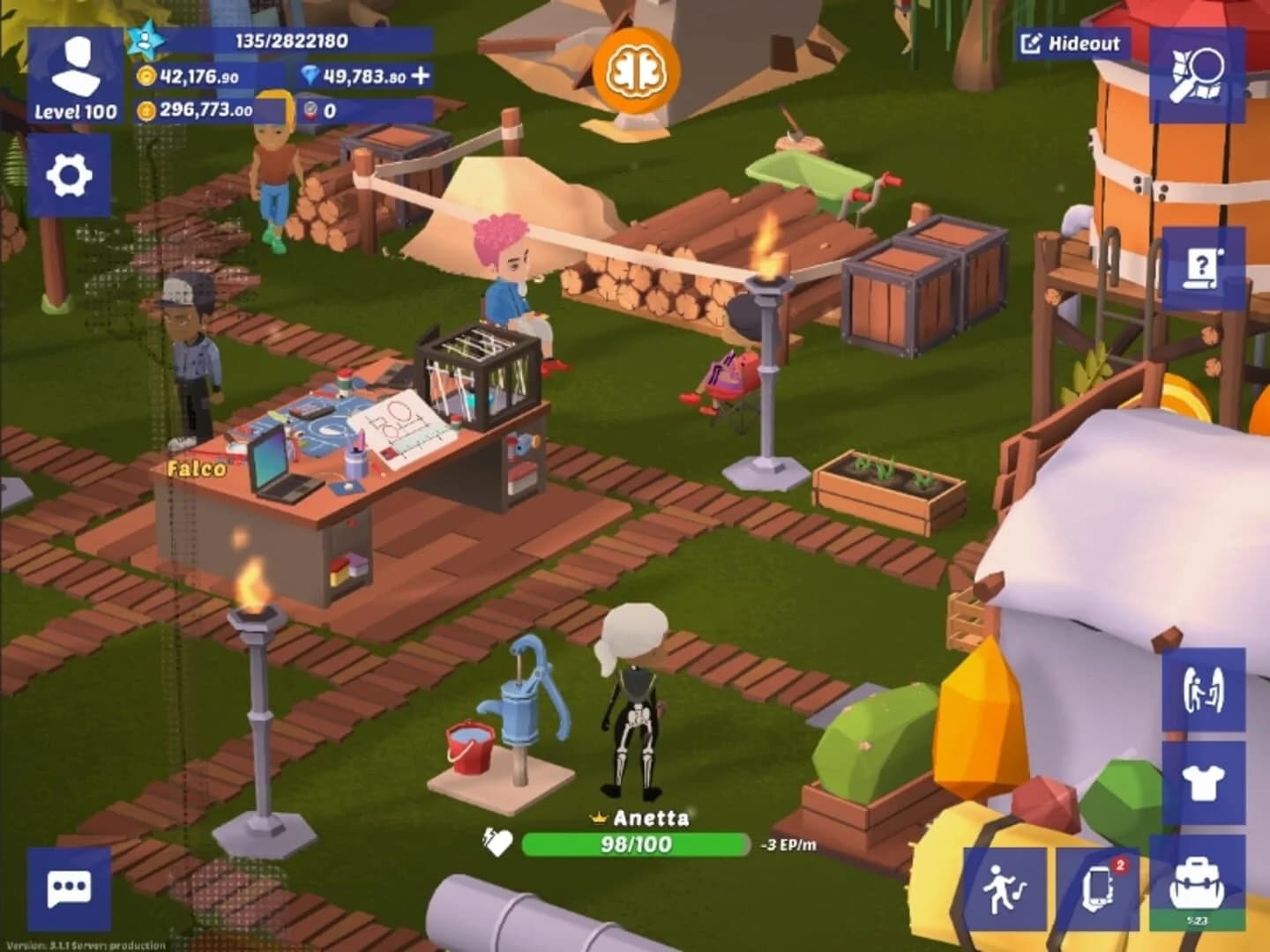Open the Hideout editor

point(1072,42)
